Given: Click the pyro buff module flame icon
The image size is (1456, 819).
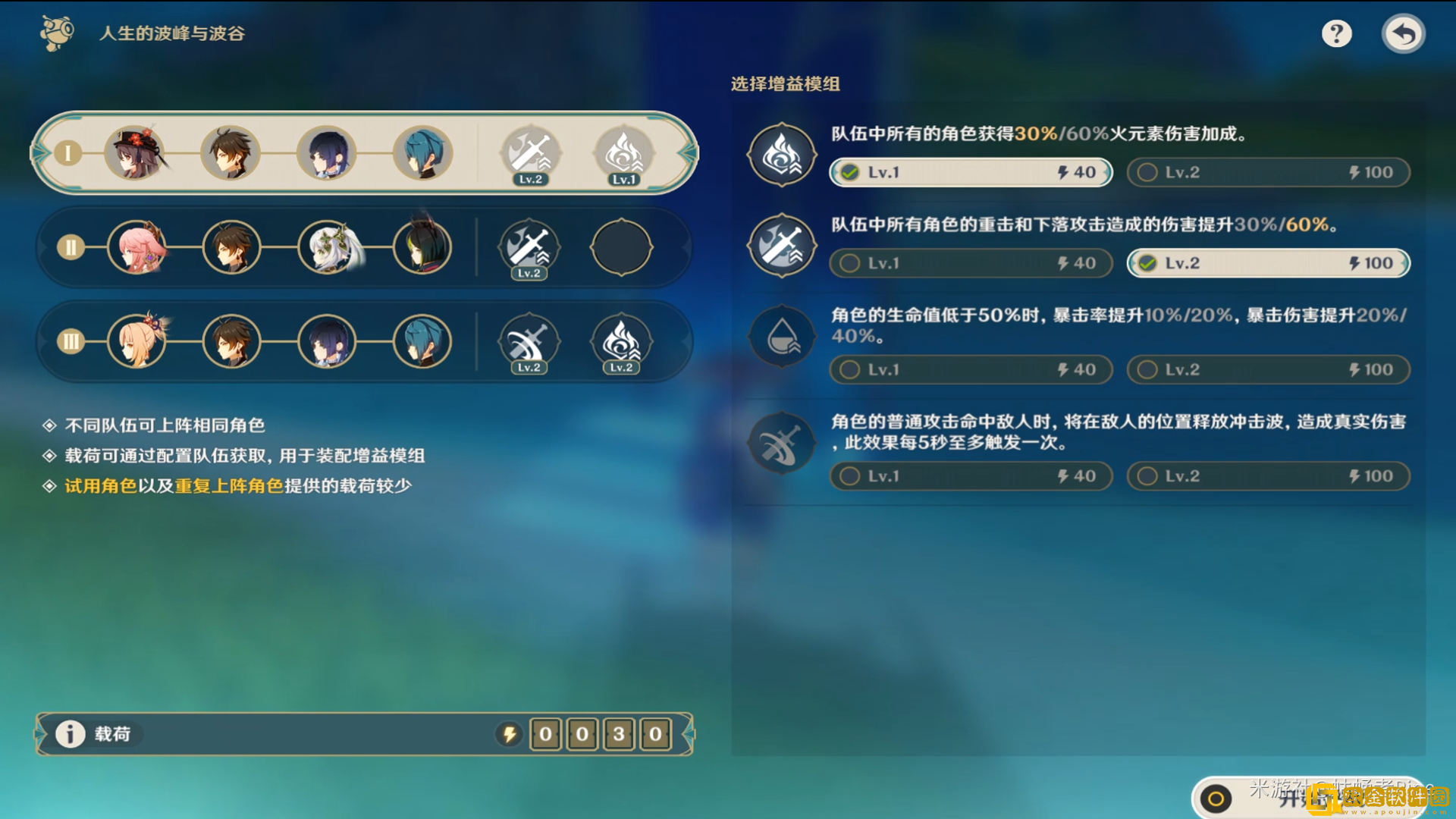Looking at the screenshot, I should pos(781,154).
